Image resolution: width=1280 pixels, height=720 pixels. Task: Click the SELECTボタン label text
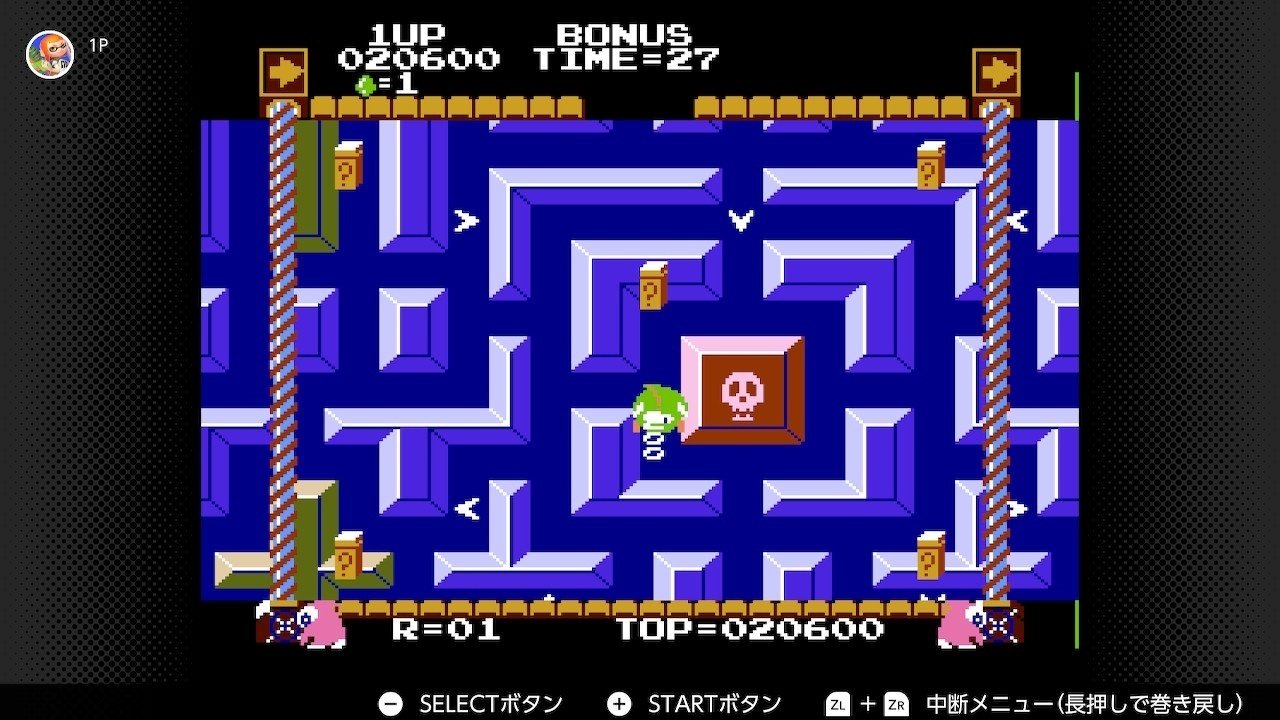coord(490,703)
